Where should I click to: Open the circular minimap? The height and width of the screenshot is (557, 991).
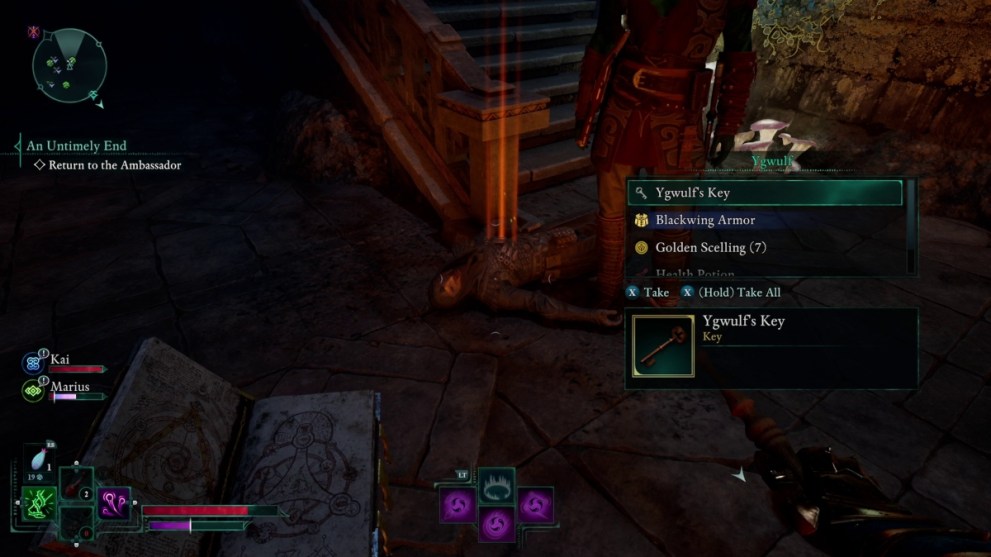(69, 66)
